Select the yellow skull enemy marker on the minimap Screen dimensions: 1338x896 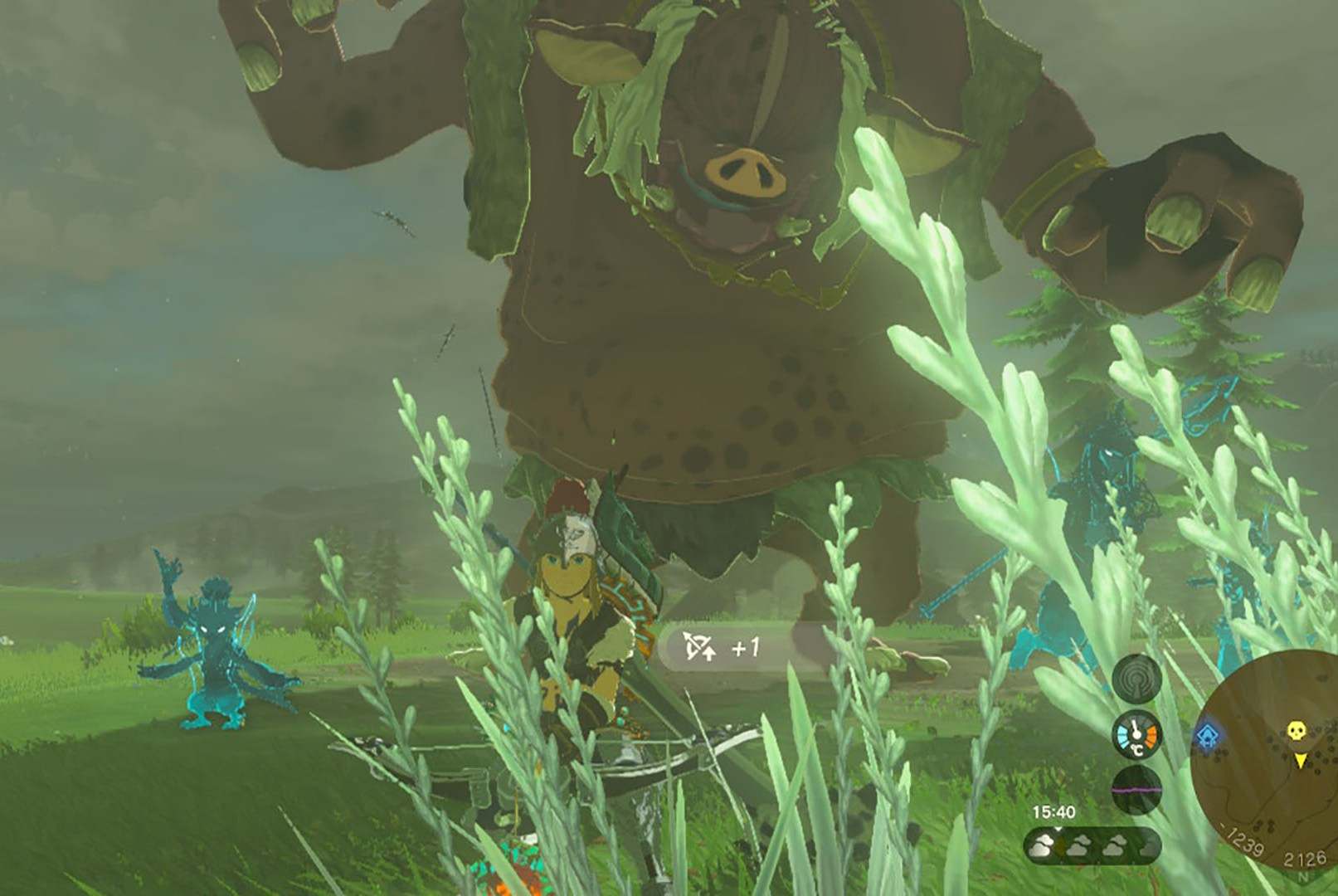tap(1297, 731)
